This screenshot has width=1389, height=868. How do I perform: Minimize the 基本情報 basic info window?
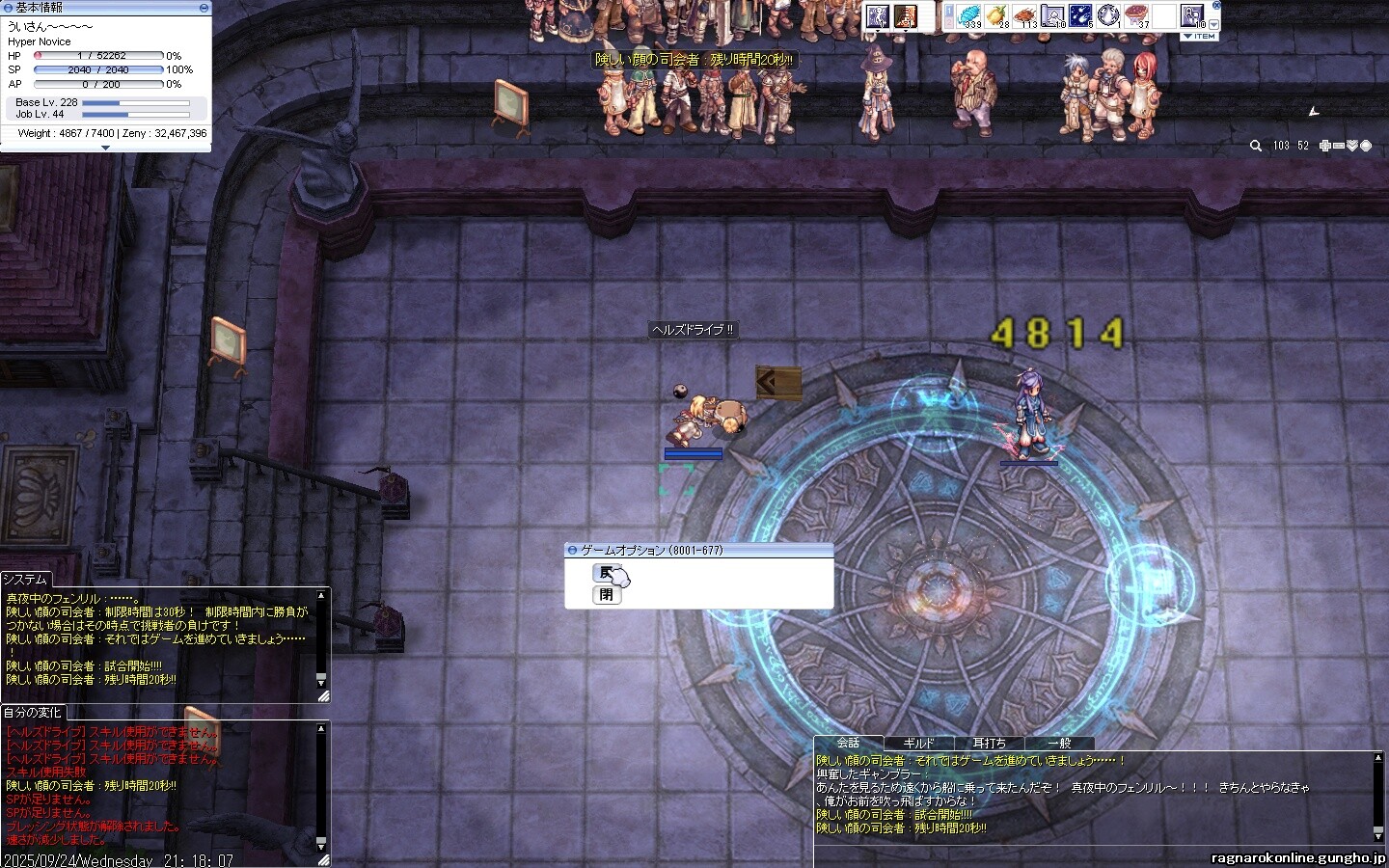pos(204,8)
